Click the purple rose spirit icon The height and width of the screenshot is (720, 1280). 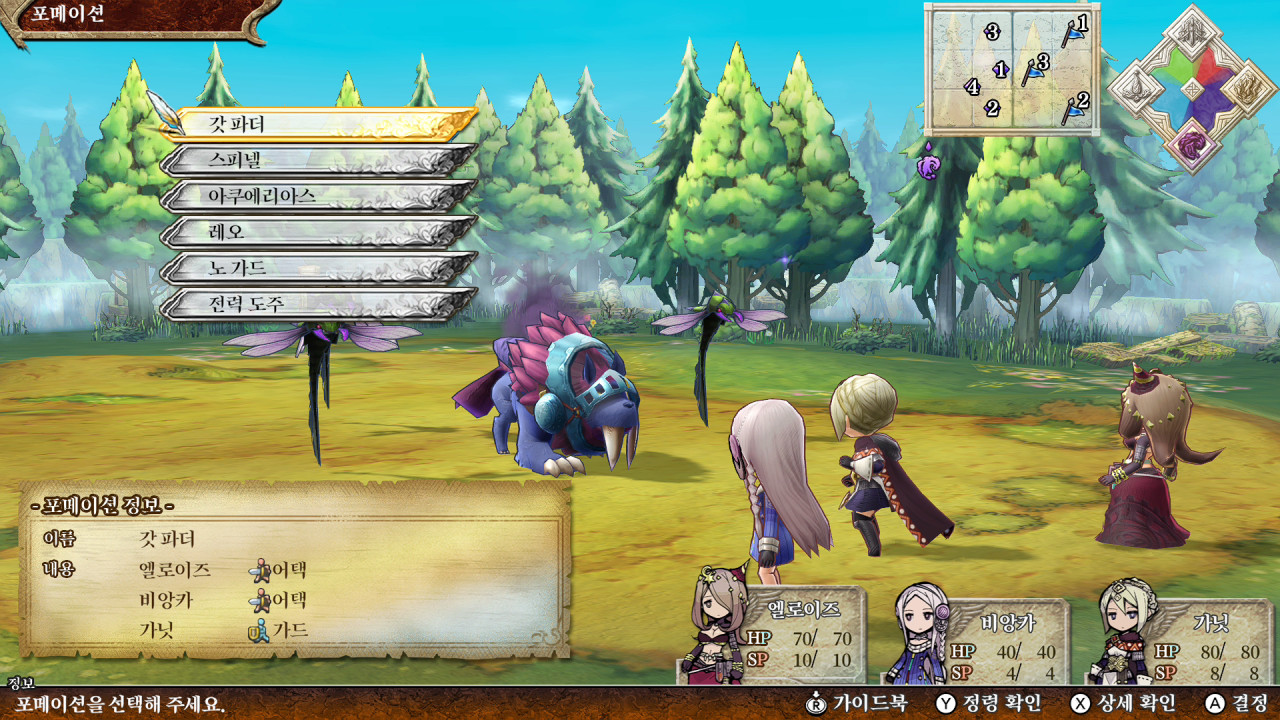point(1192,145)
